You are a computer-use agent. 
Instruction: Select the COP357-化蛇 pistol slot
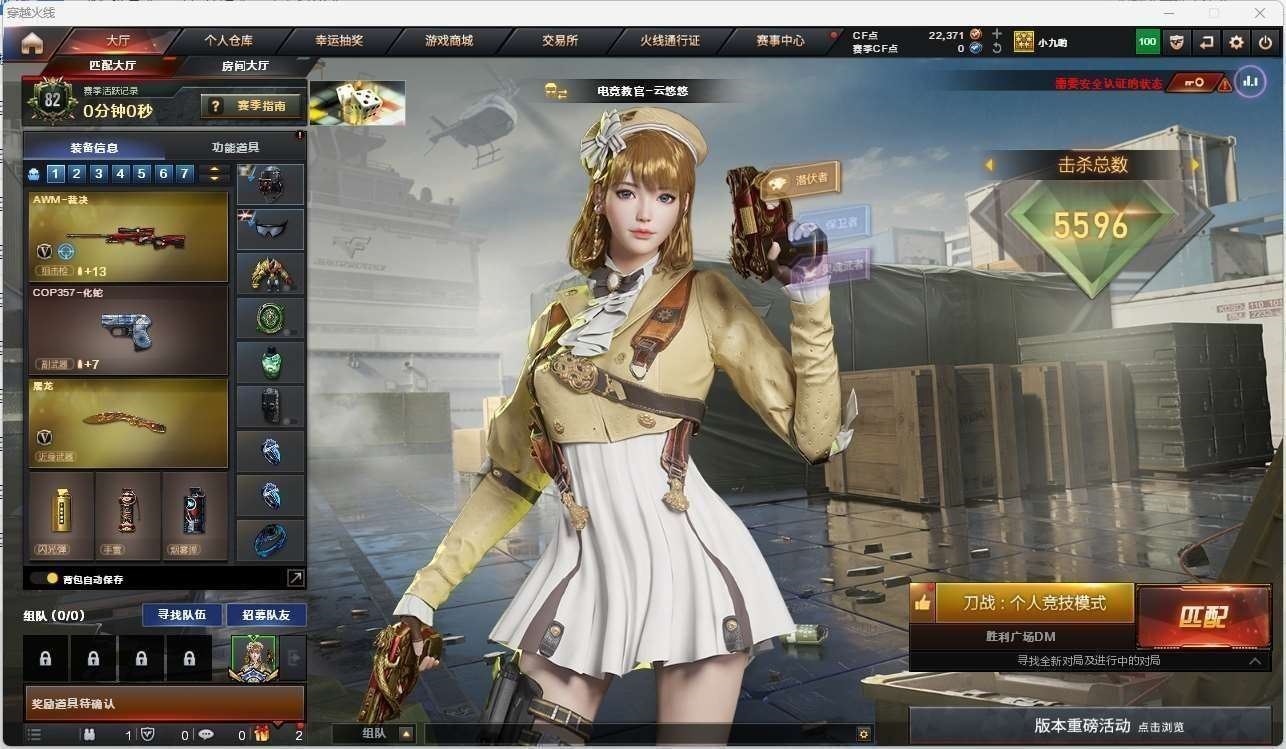(128, 329)
